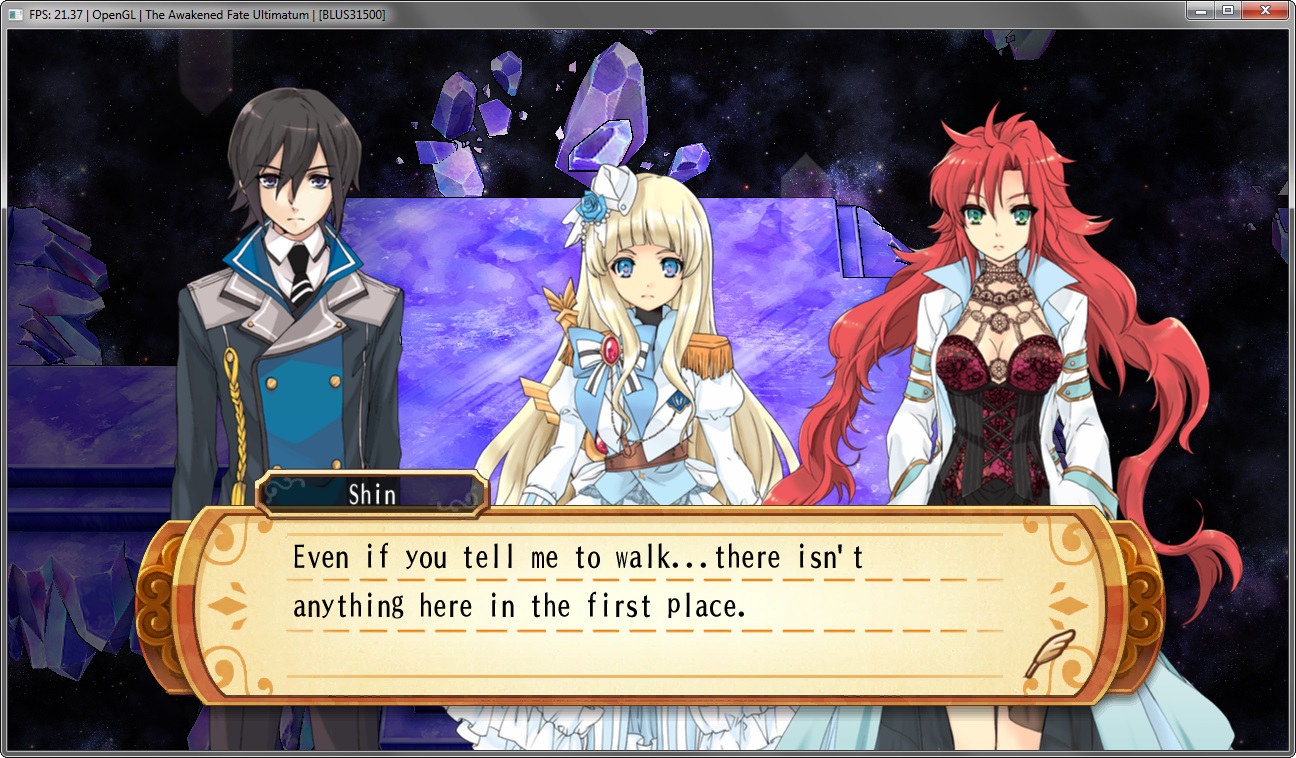Close the emulator window

1264,11
